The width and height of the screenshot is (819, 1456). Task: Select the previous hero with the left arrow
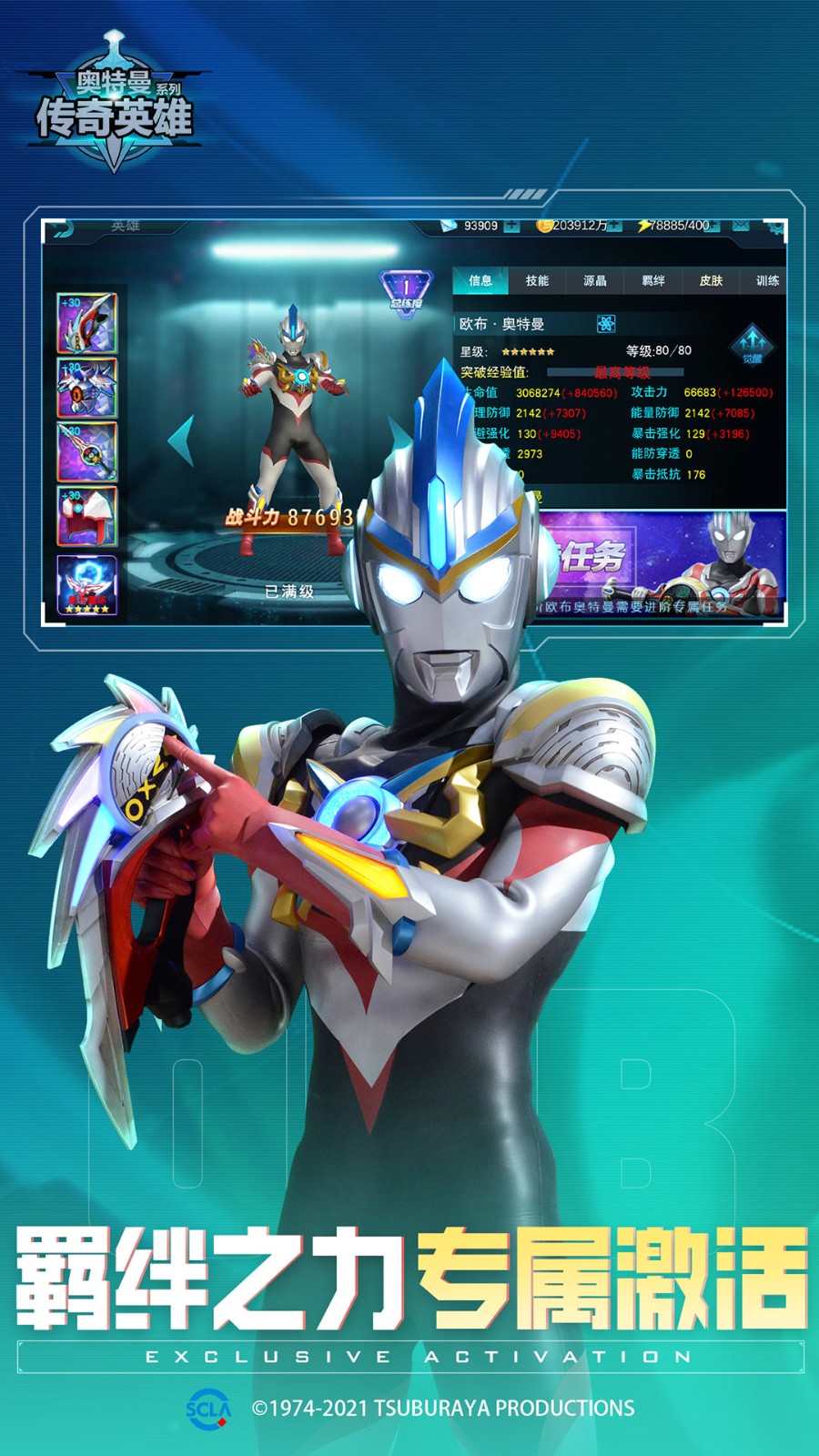point(181,440)
